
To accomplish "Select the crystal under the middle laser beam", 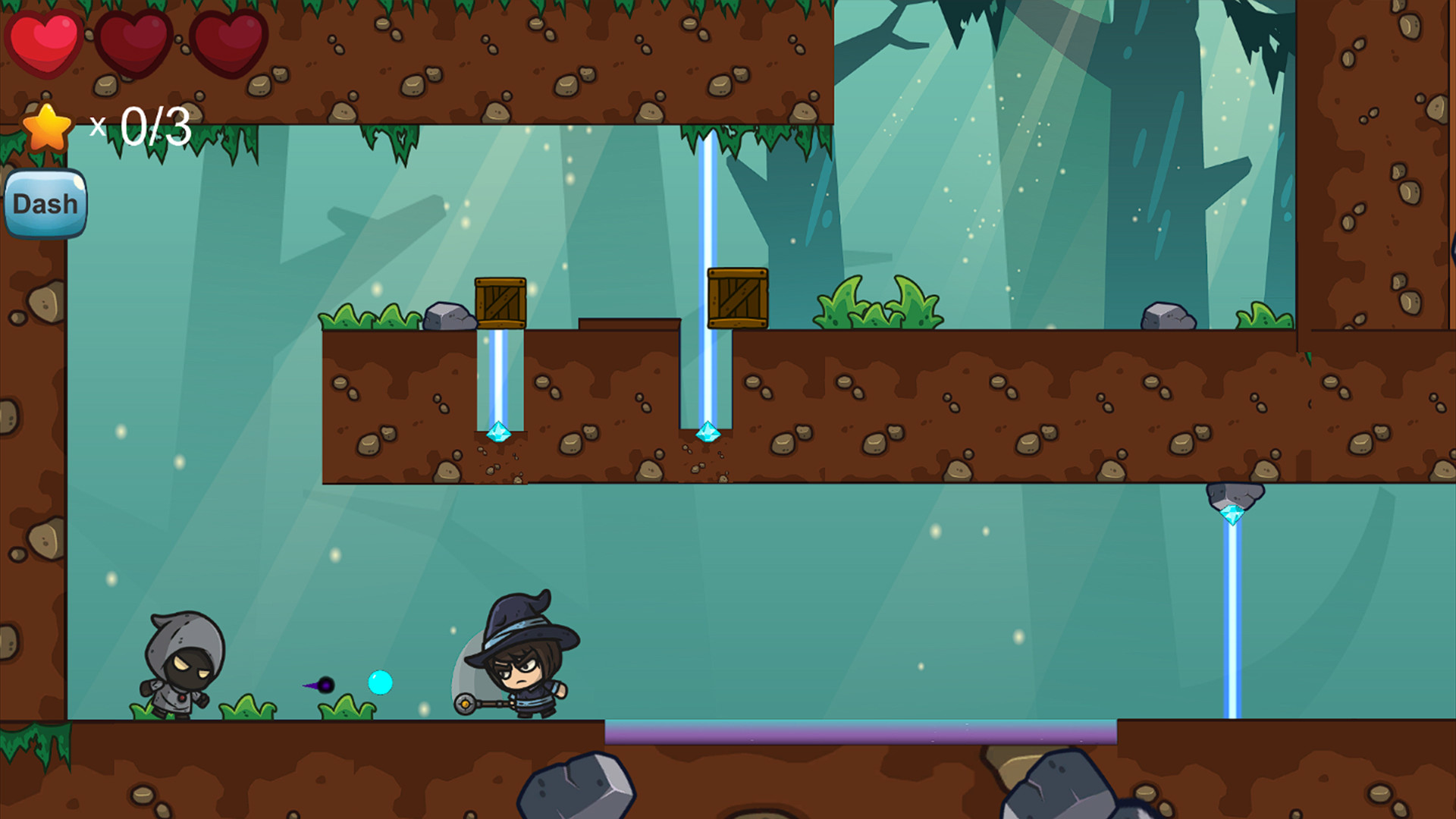I will 709,432.
